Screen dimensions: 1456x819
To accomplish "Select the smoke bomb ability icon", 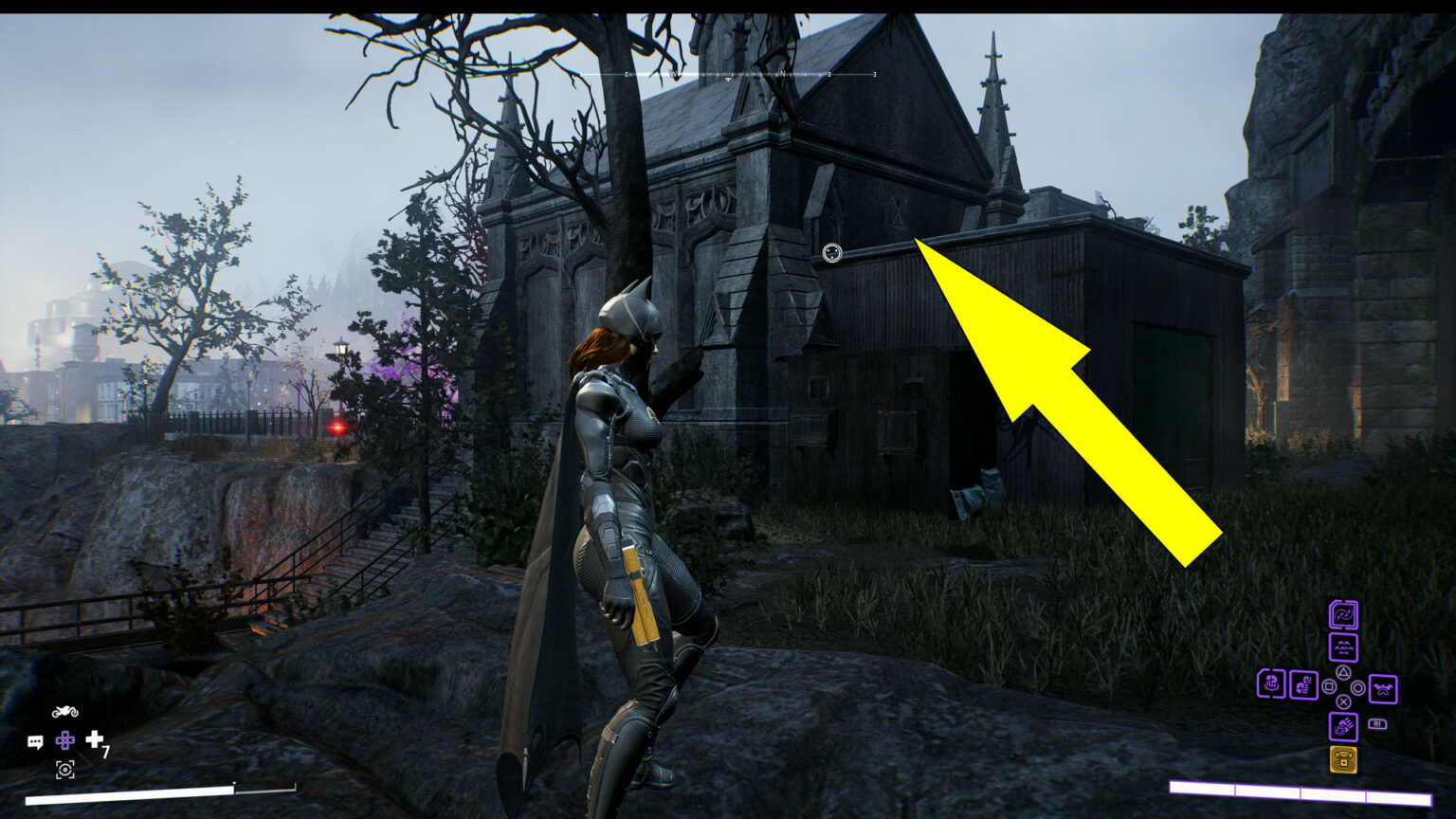I will coord(1344,726).
